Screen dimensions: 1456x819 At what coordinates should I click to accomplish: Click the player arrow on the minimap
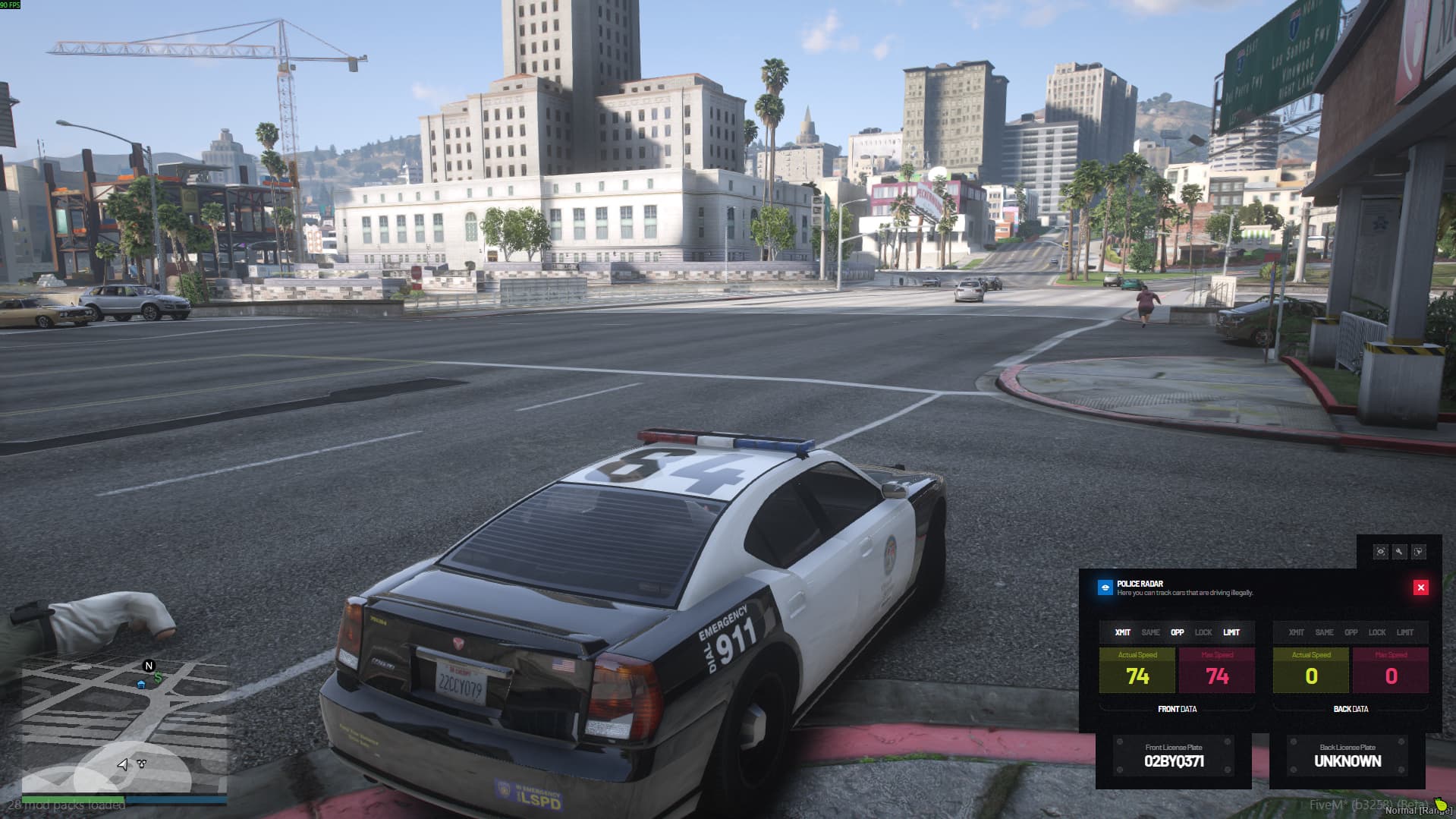coord(123,764)
